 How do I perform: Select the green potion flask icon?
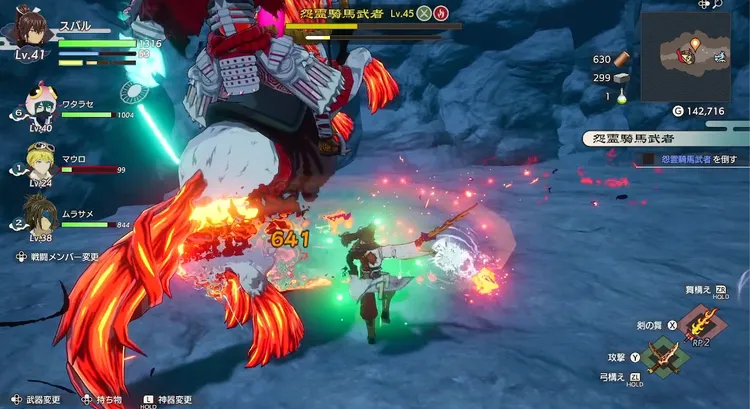coord(623,96)
